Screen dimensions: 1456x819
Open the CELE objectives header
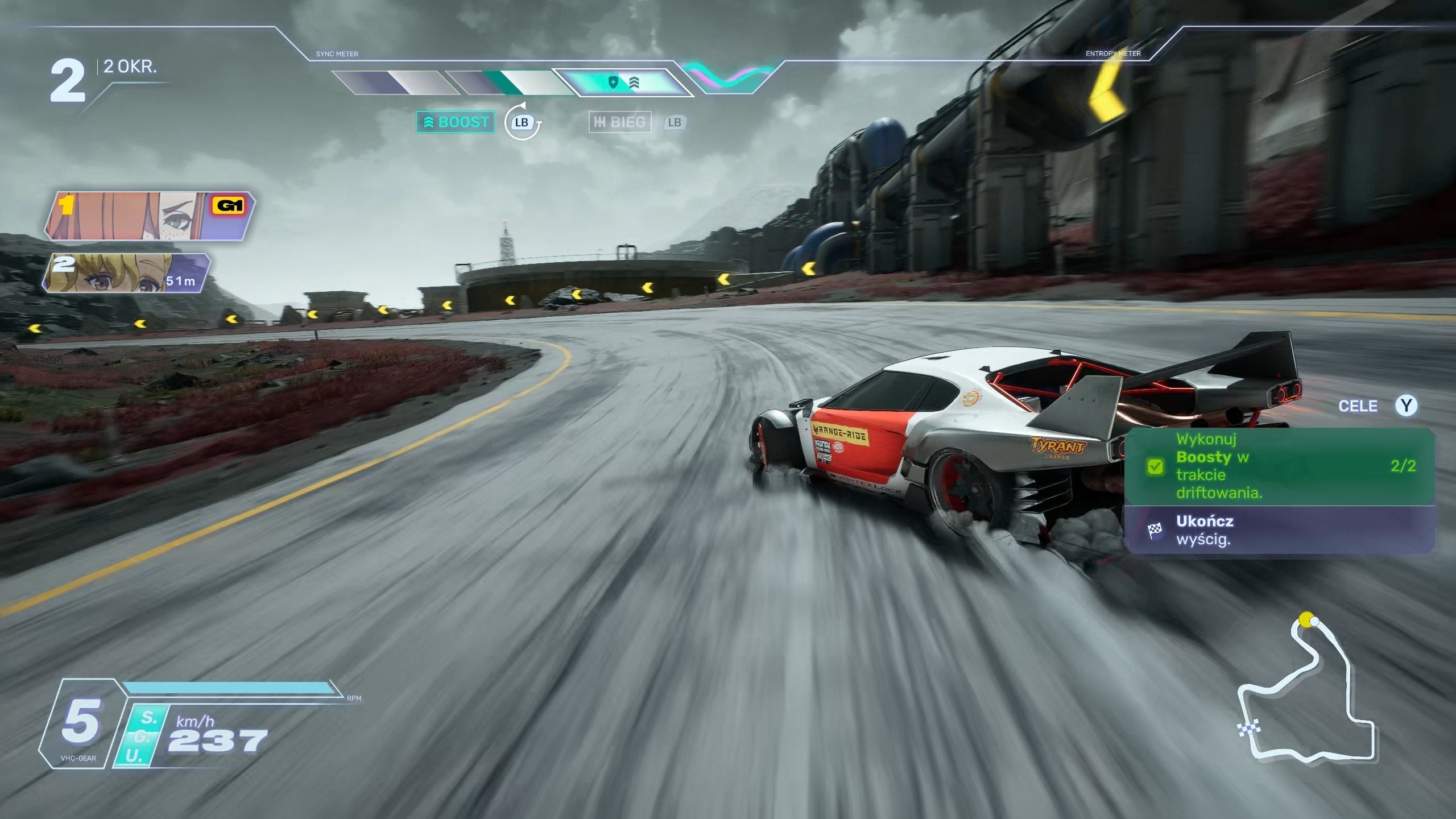tap(1358, 406)
